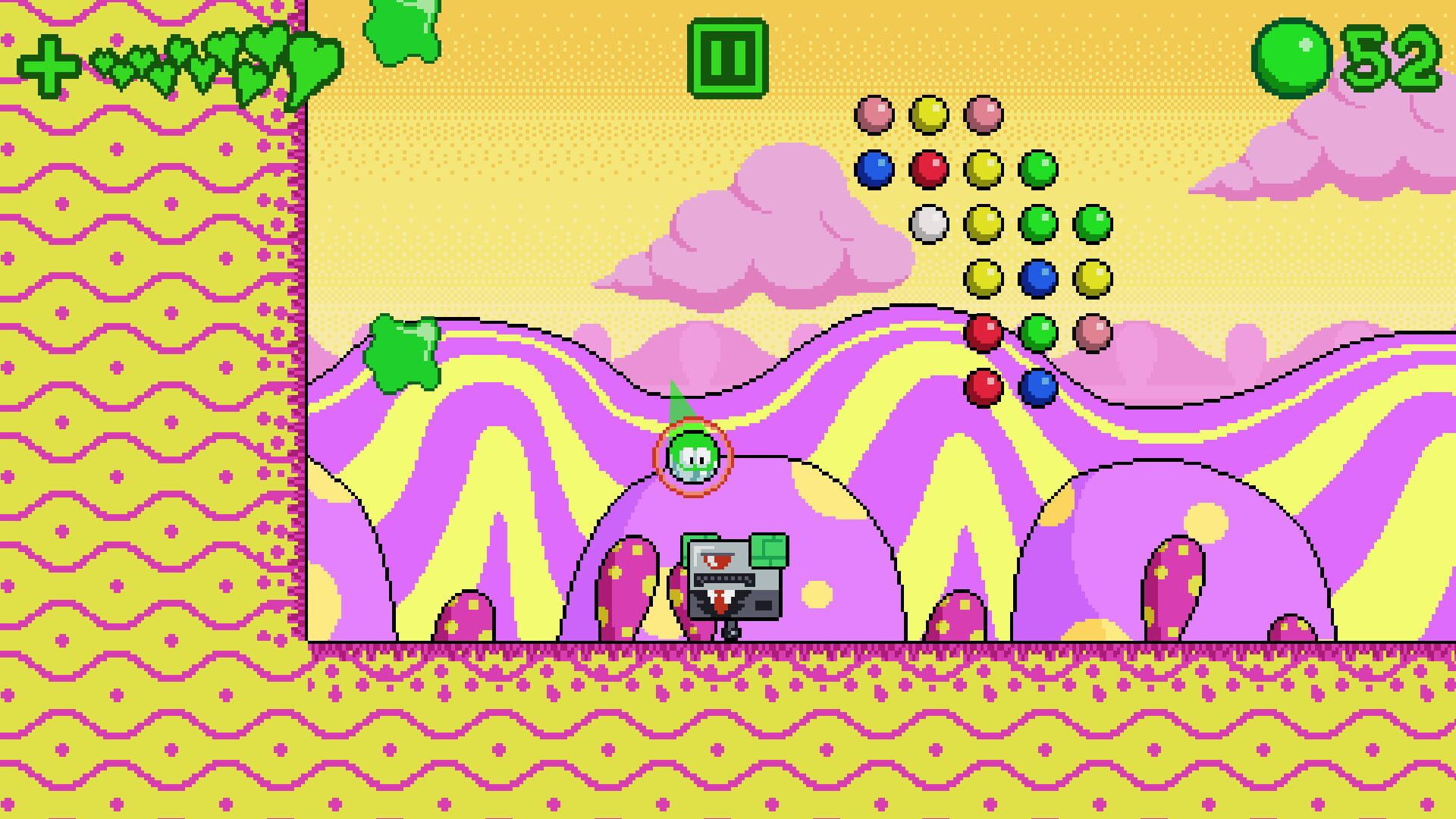
Task: Click the blue bubble in the second bubble row
Action: pos(873,171)
